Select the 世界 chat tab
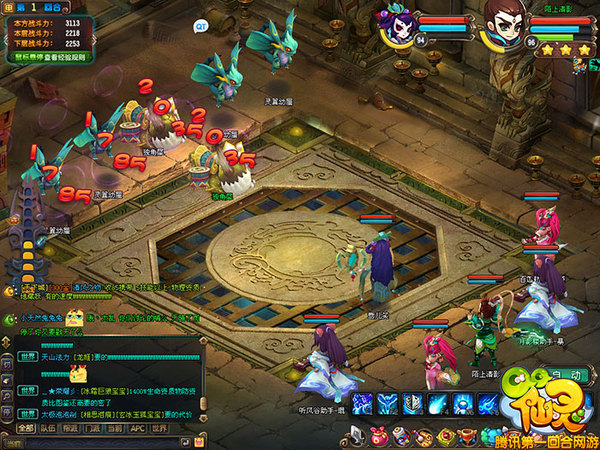Screen dimensions: 600x450 click(160, 428)
